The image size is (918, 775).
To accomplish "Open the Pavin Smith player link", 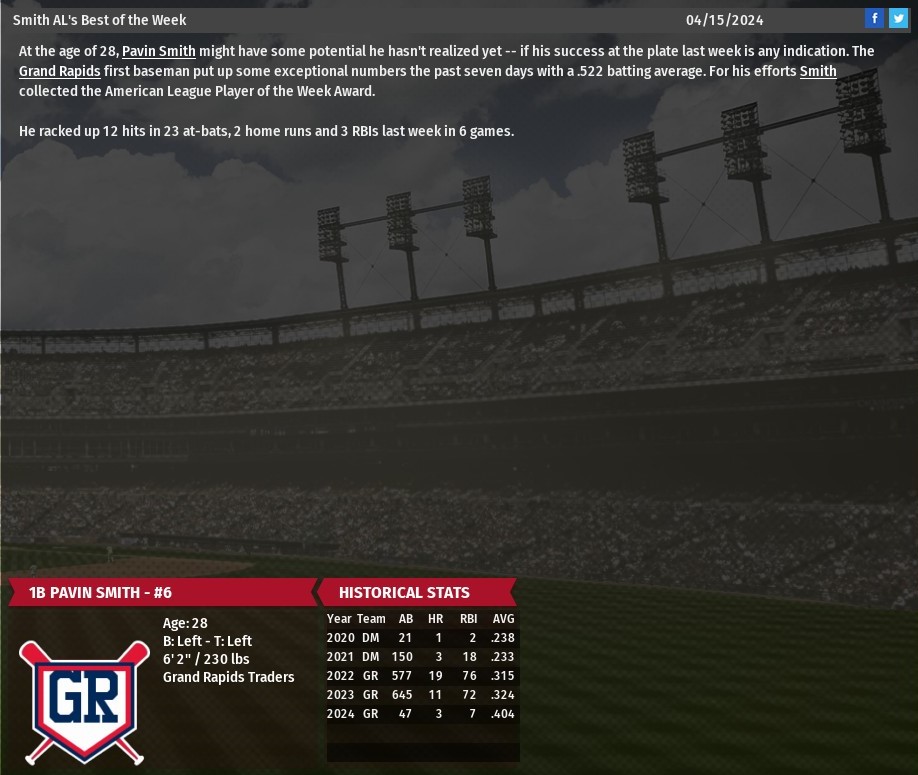I will pos(159,51).
